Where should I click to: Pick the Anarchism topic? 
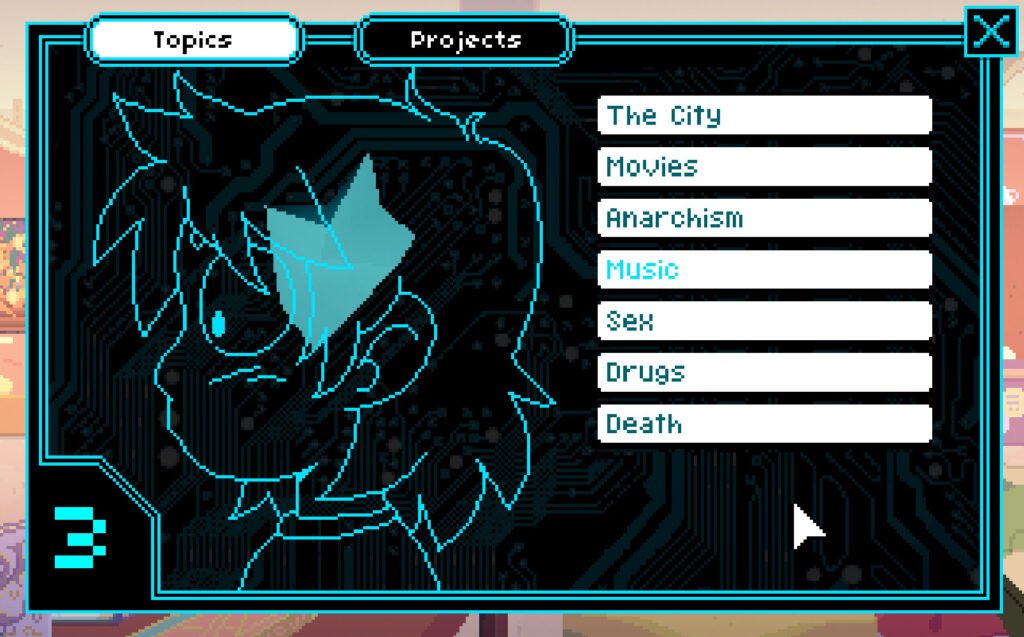pyautogui.click(x=764, y=218)
